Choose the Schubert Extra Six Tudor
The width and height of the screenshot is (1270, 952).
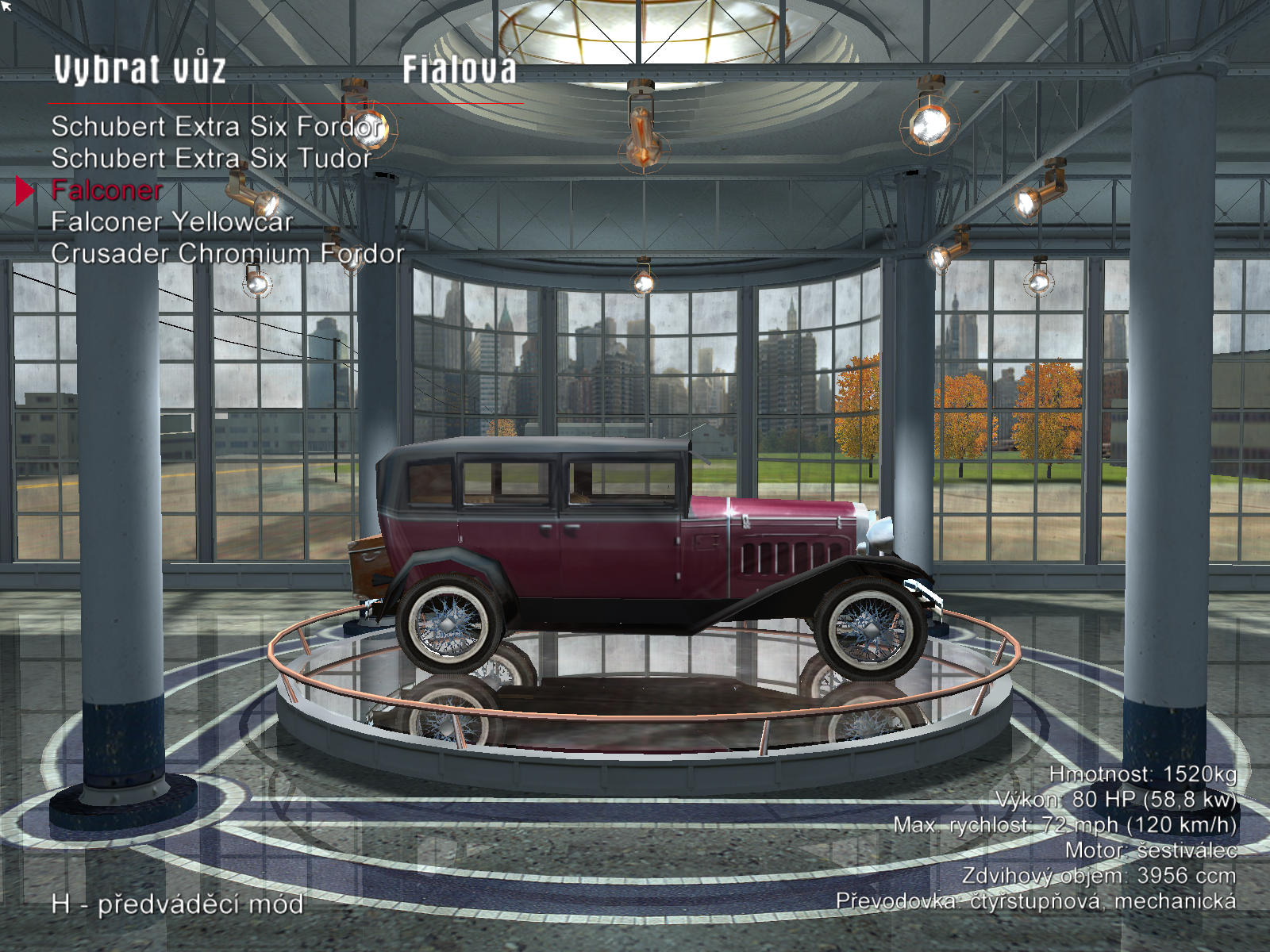[x=211, y=159]
